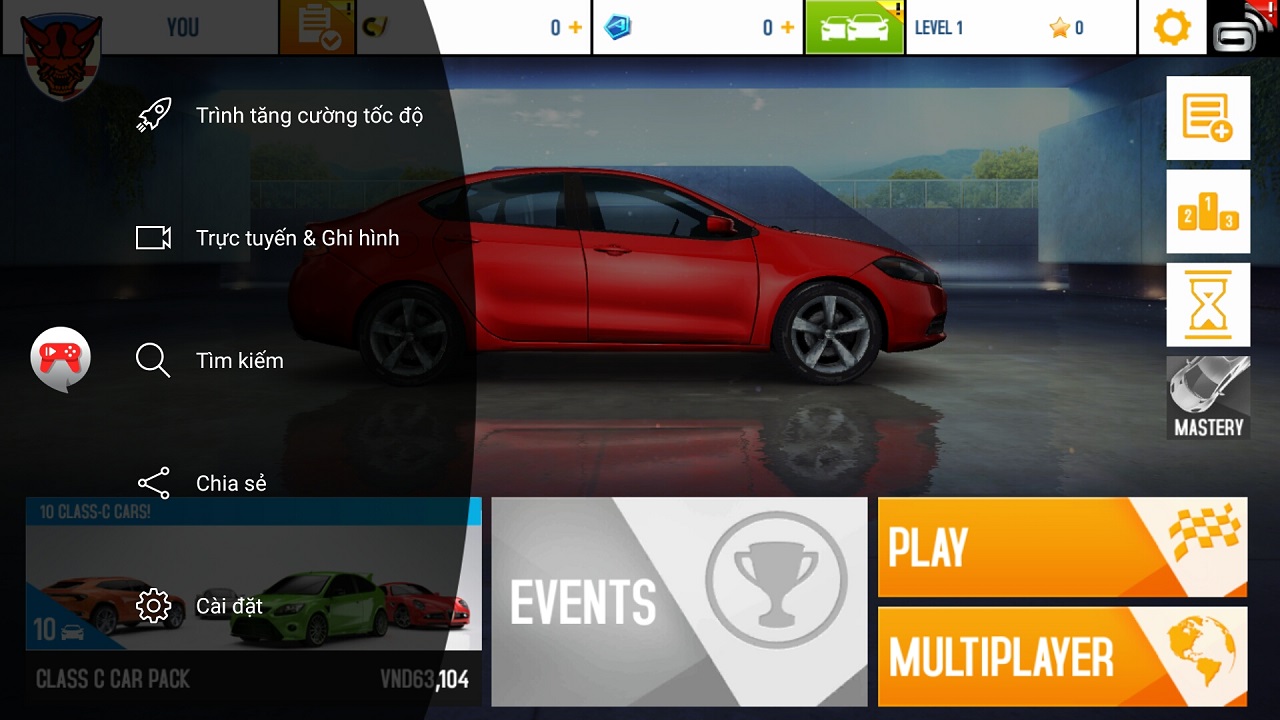Open the MASTERY car challenges

[1207, 397]
